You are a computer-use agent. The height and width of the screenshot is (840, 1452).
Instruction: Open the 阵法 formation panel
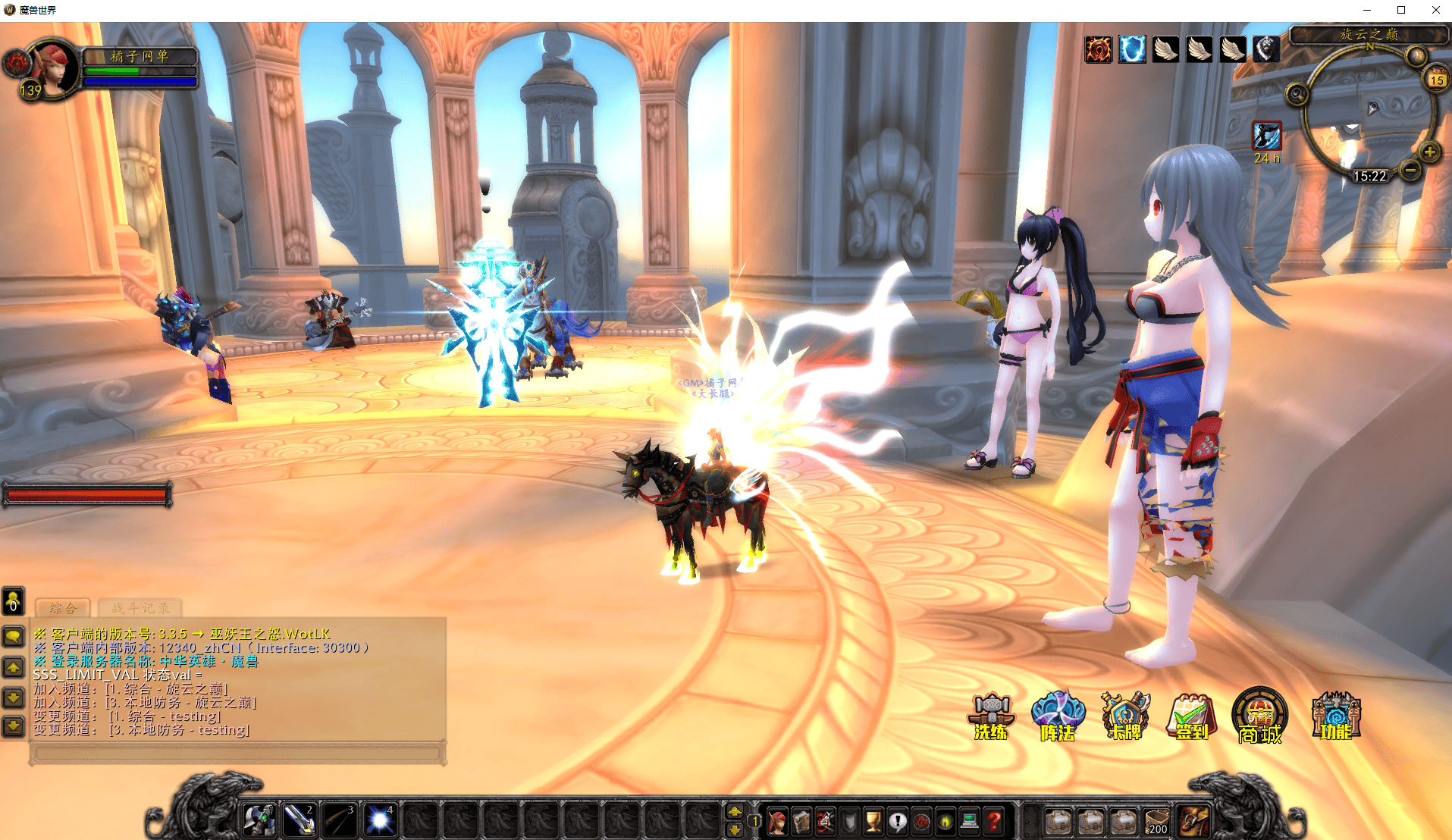[x=1058, y=716]
